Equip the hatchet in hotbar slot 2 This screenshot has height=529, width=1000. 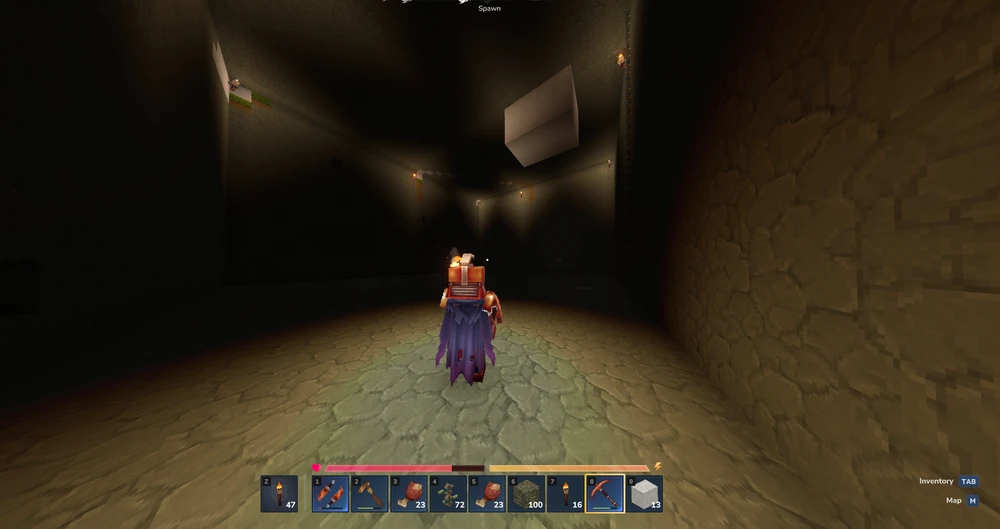(369, 493)
